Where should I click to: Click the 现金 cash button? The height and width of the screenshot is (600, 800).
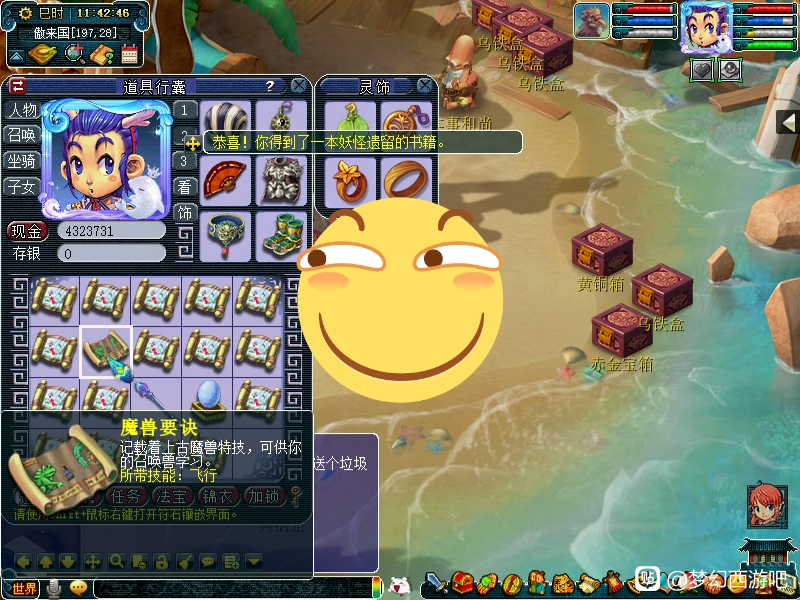point(28,231)
